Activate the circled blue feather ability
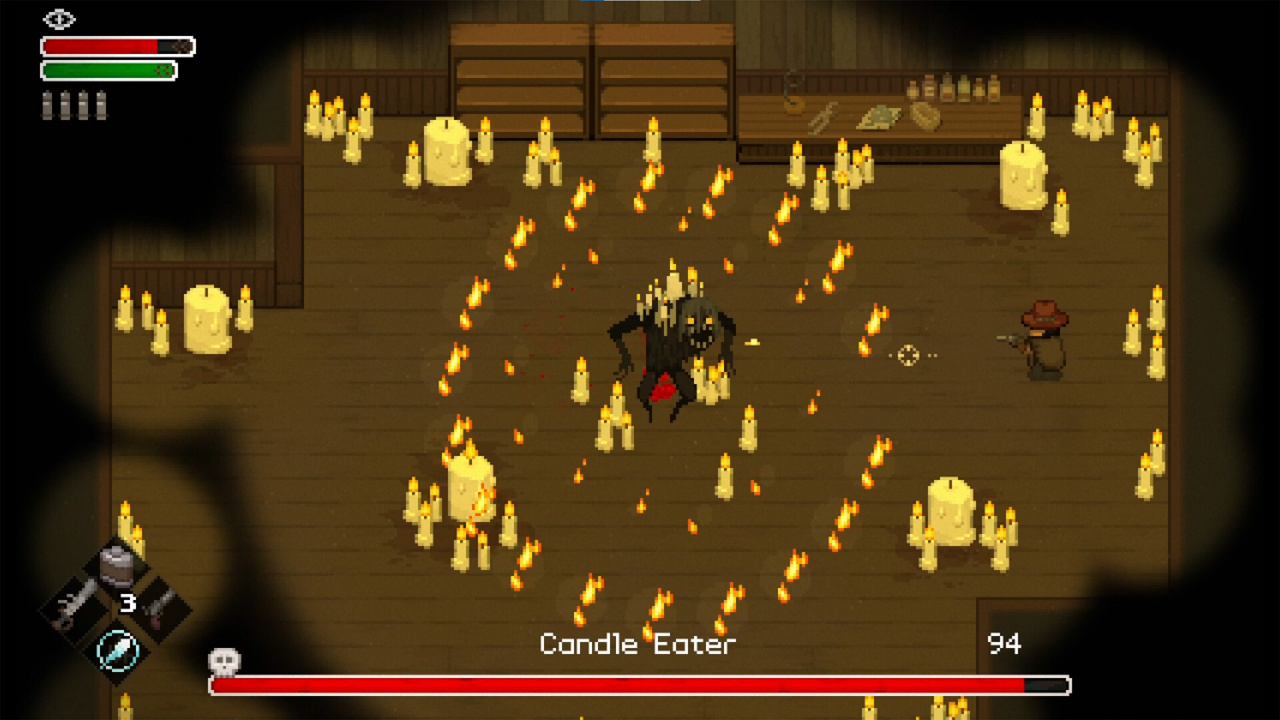Screen dimensions: 1280x720 [117, 648]
